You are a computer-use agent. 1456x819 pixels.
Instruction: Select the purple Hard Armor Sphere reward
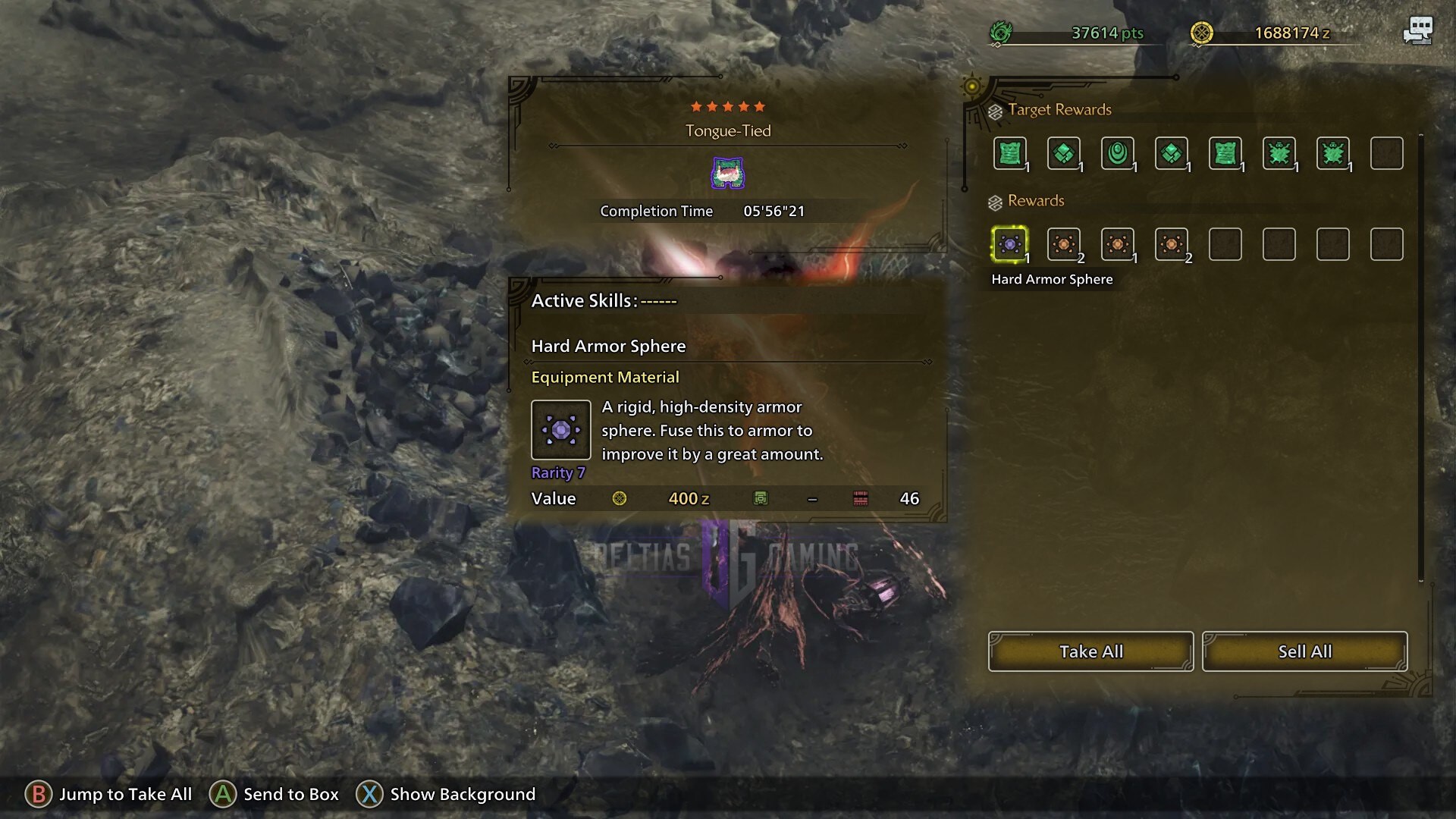pos(1009,244)
